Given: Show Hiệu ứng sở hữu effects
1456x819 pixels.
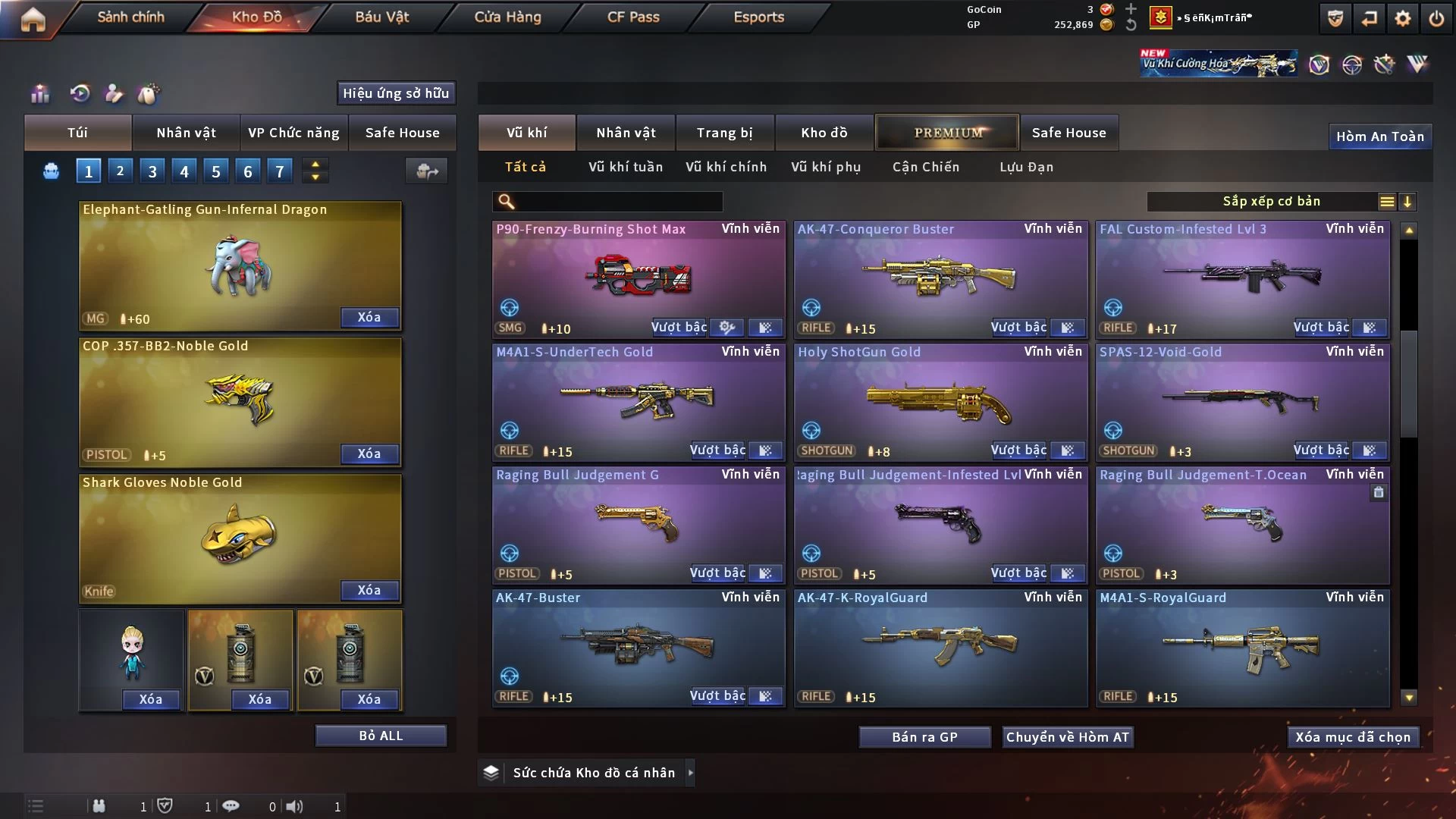Looking at the screenshot, I should [x=396, y=93].
